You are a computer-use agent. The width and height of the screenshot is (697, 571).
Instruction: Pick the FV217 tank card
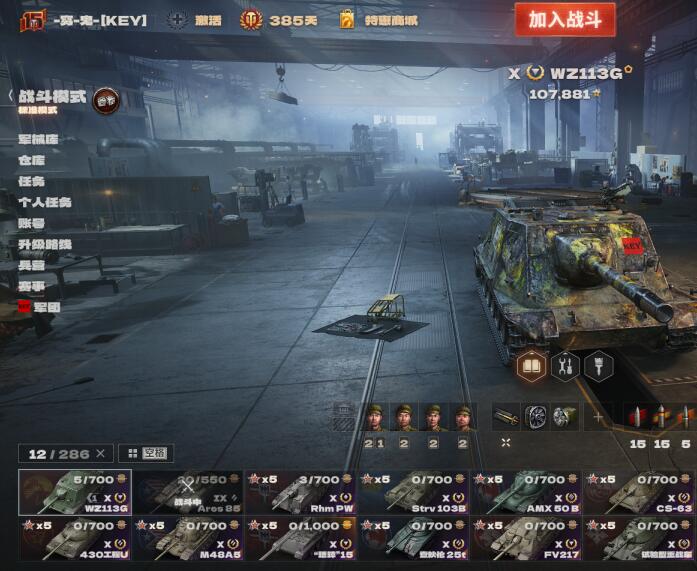(x=526, y=538)
